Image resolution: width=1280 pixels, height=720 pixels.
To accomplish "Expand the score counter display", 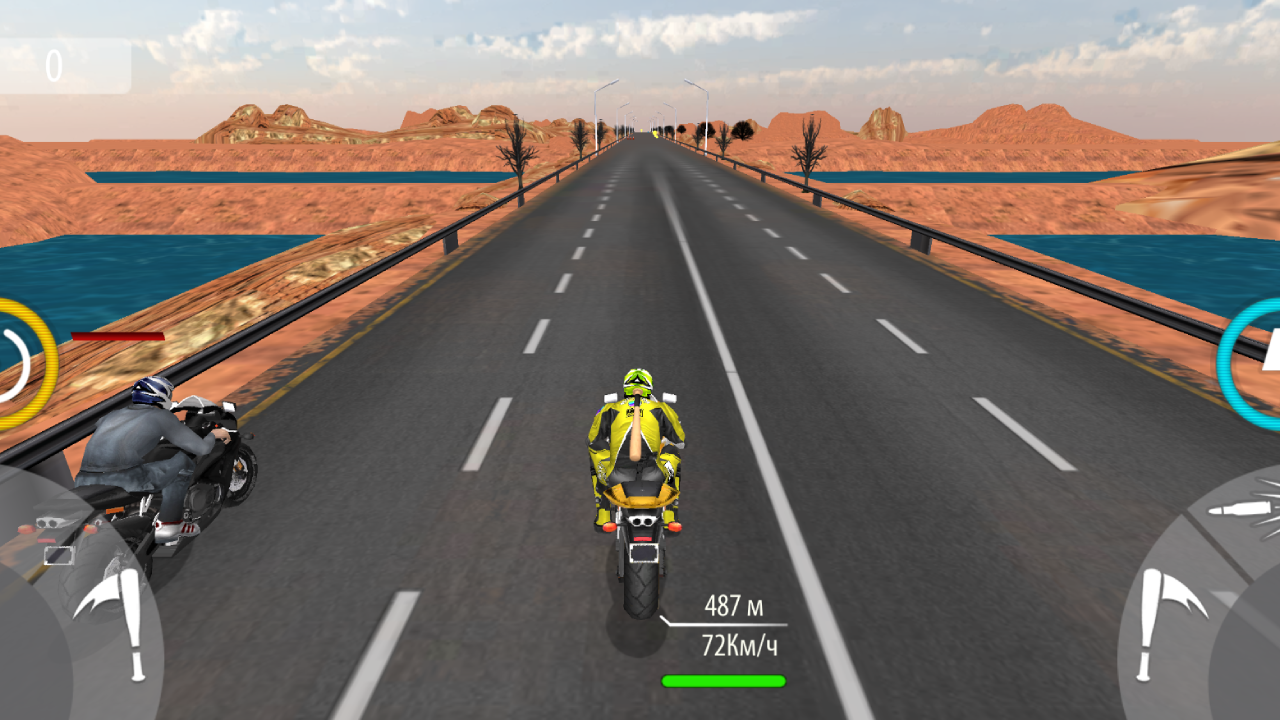I will [x=62, y=63].
